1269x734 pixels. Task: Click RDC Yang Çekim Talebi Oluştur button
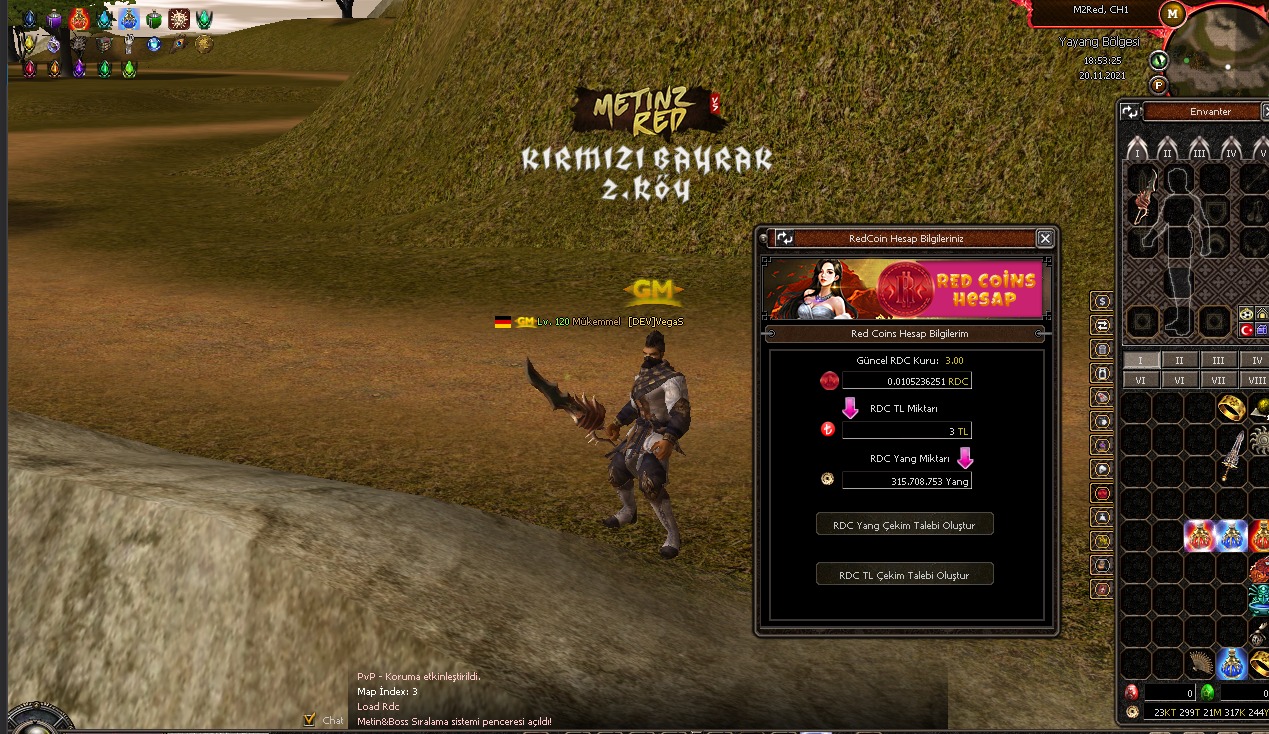coord(905,525)
